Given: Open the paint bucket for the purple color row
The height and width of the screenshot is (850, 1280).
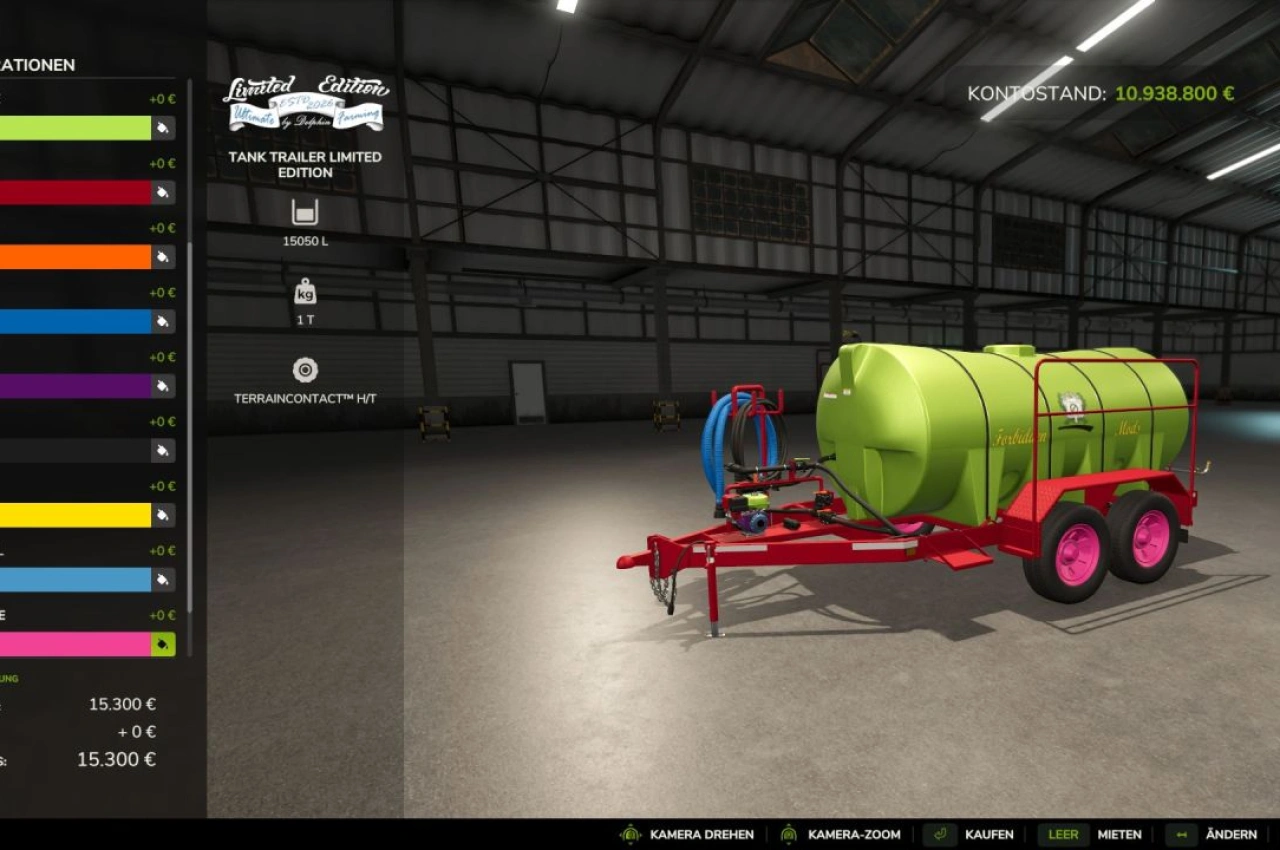Looking at the screenshot, I should pos(161,386).
